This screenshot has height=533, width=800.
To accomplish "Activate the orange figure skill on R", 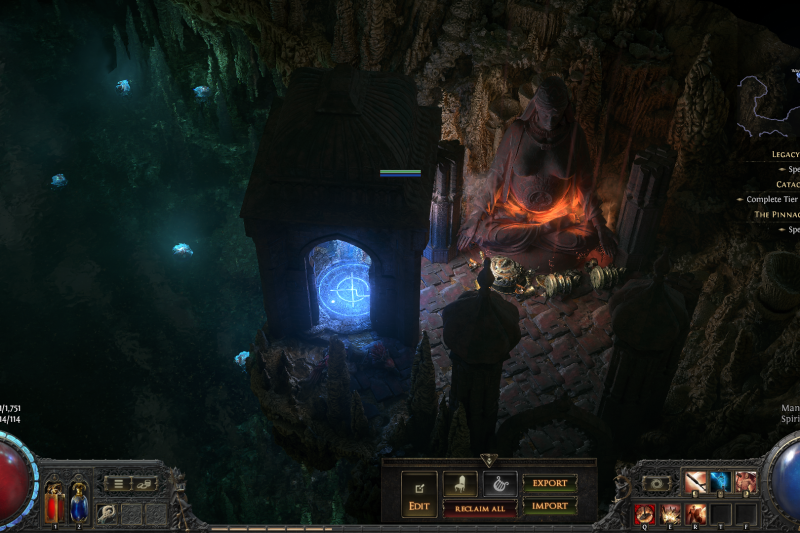I will [x=696, y=514].
